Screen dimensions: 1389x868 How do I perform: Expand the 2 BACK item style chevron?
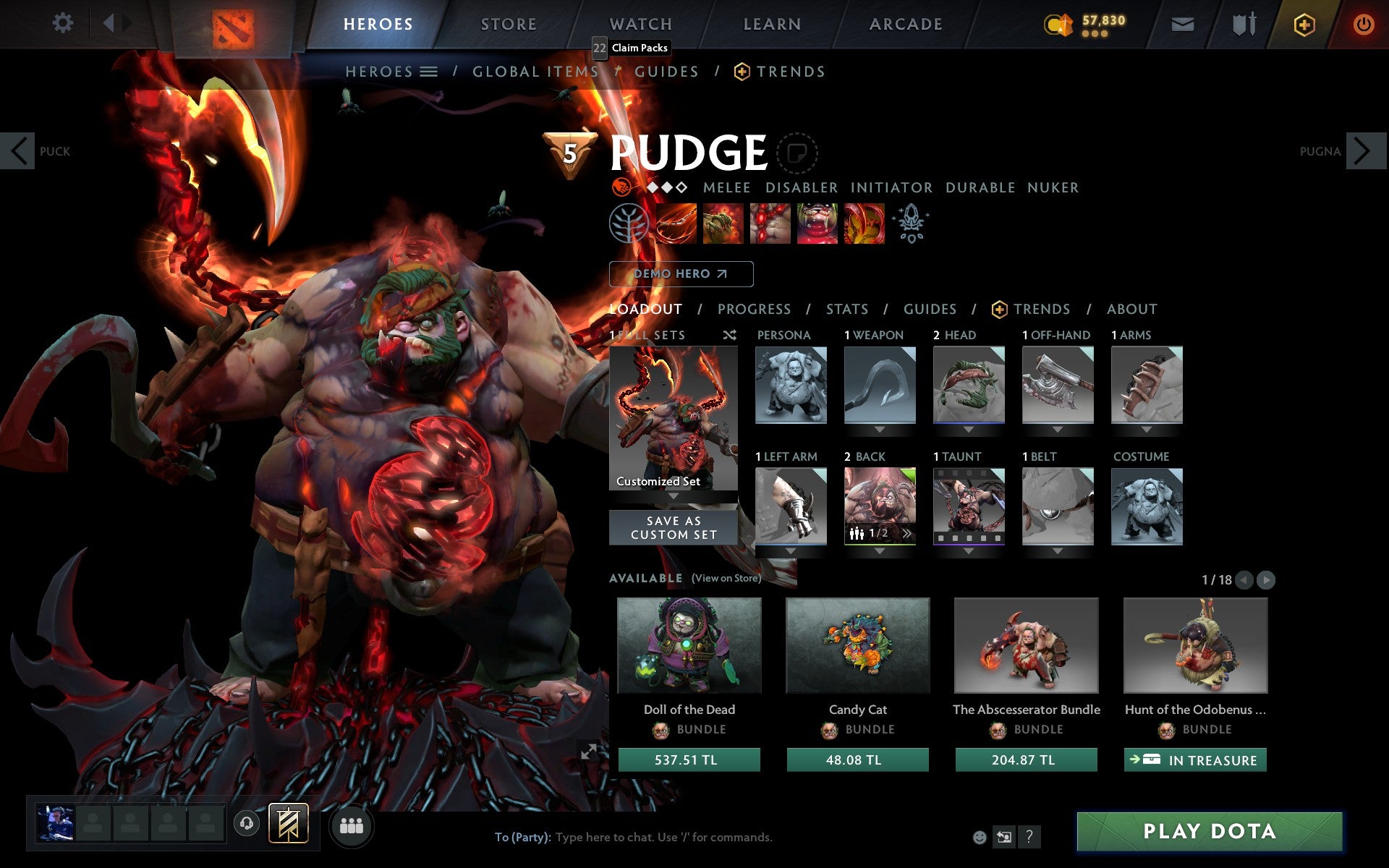[907, 533]
